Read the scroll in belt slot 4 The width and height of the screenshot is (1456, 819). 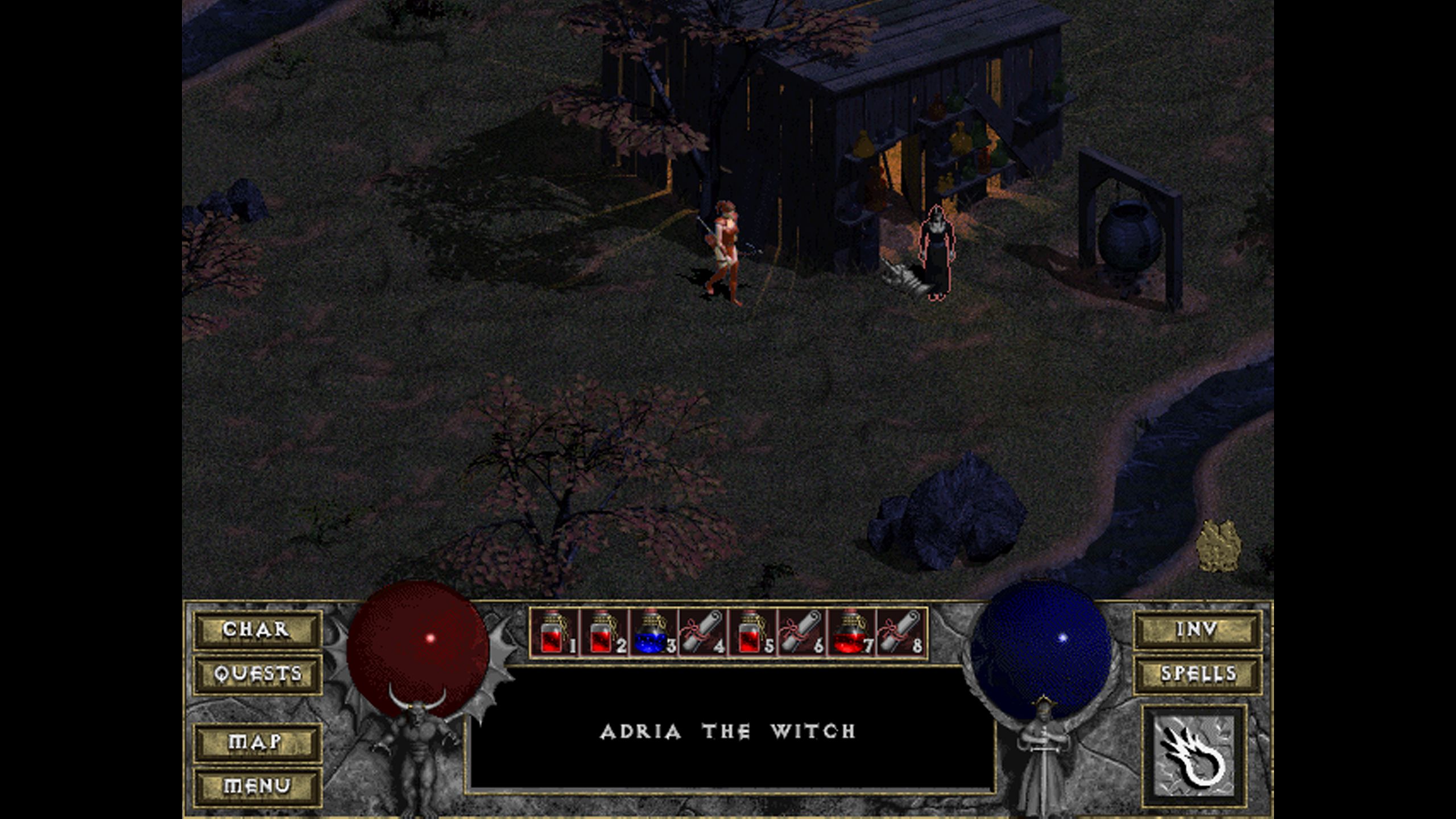tap(702, 632)
